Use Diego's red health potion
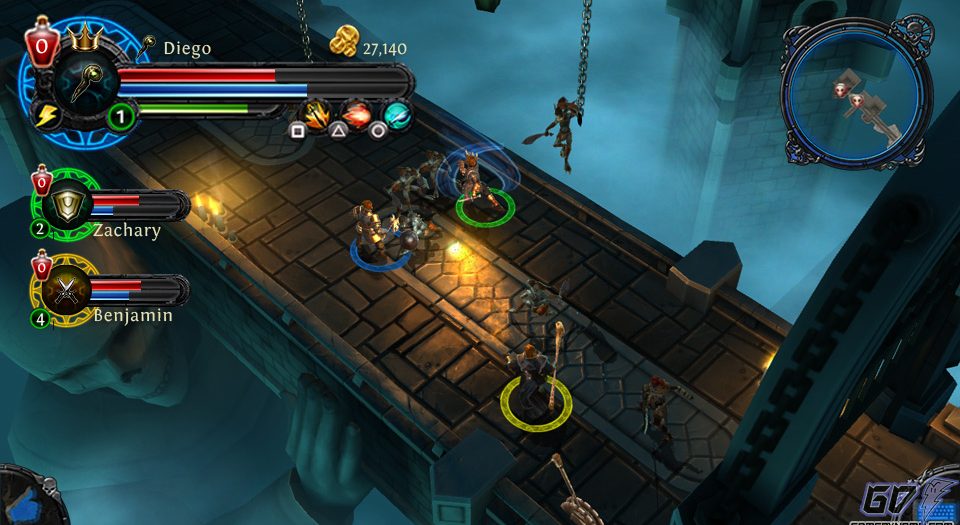The width and height of the screenshot is (960, 525). coord(41,45)
